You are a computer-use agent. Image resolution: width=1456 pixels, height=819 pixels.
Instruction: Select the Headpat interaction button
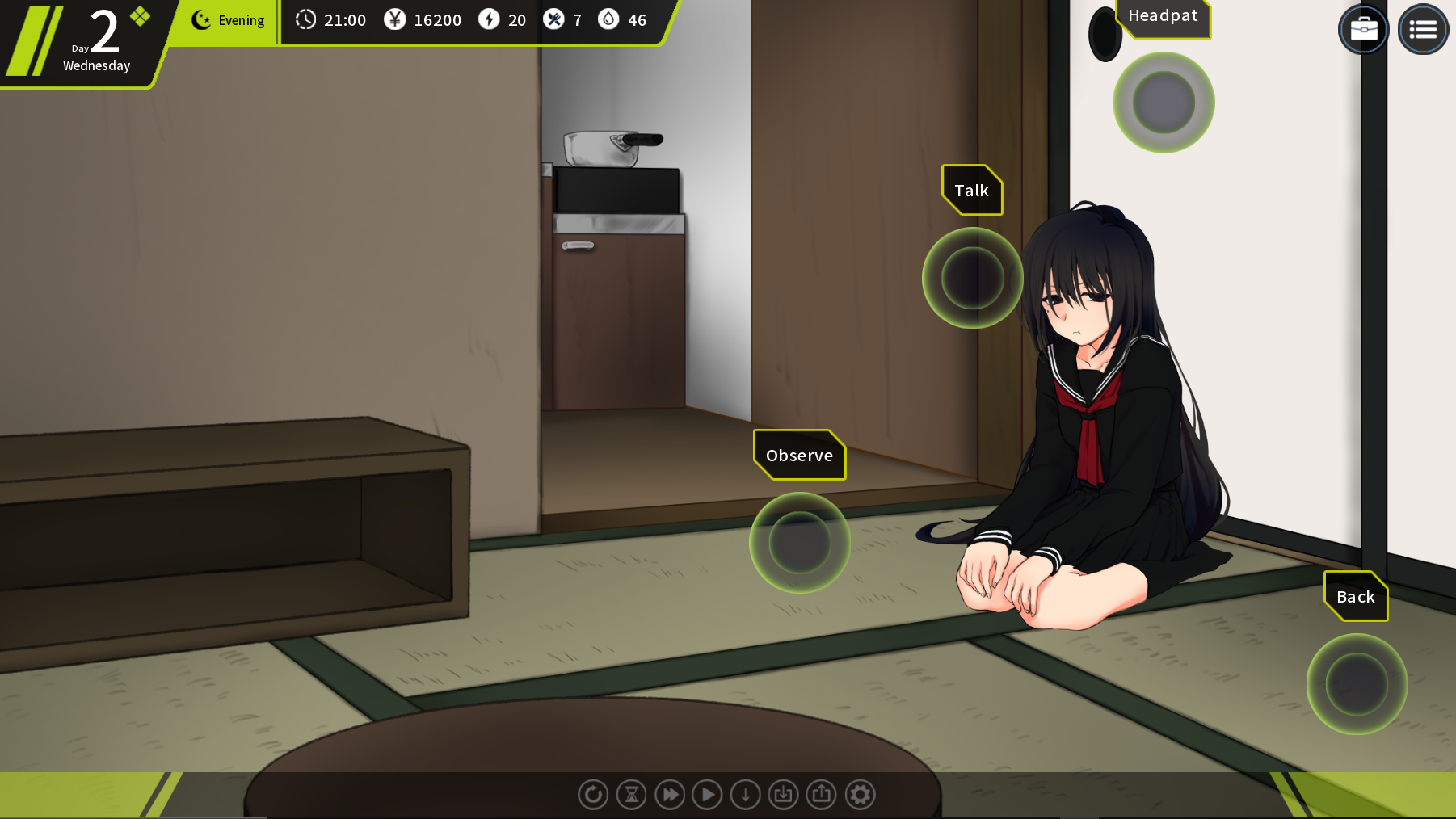[1164, 103]
